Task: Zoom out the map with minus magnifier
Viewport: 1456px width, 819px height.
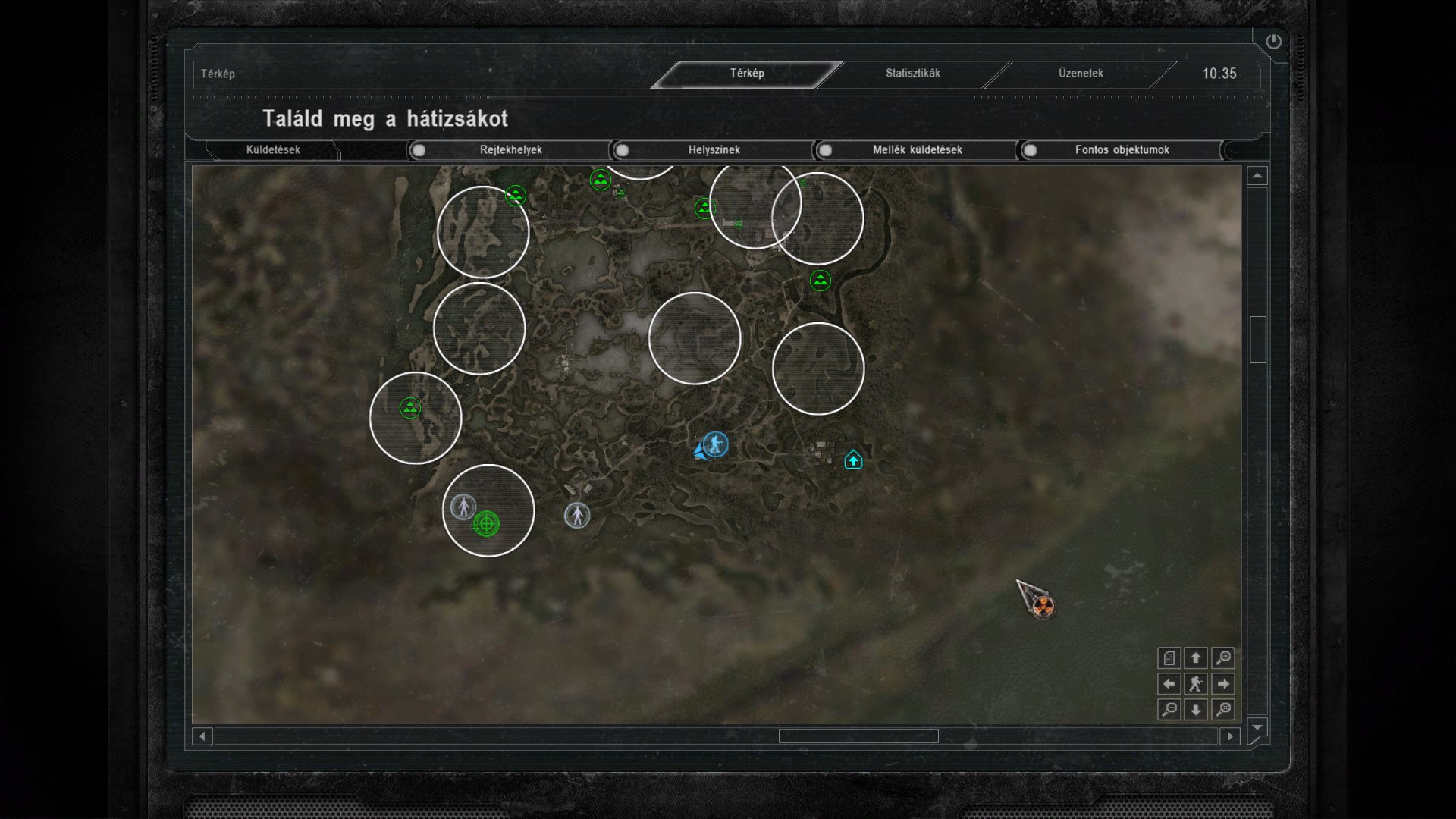Action: pos(1169,710)
